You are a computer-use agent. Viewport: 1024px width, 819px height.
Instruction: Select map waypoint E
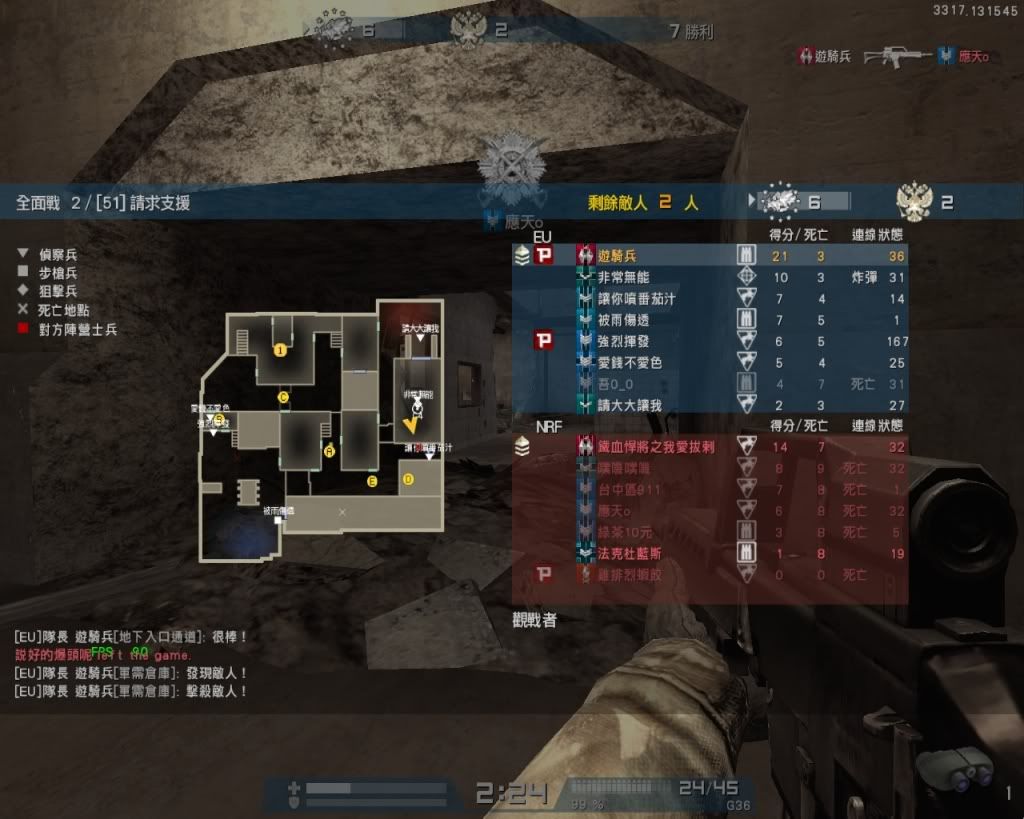pos(372,482)
